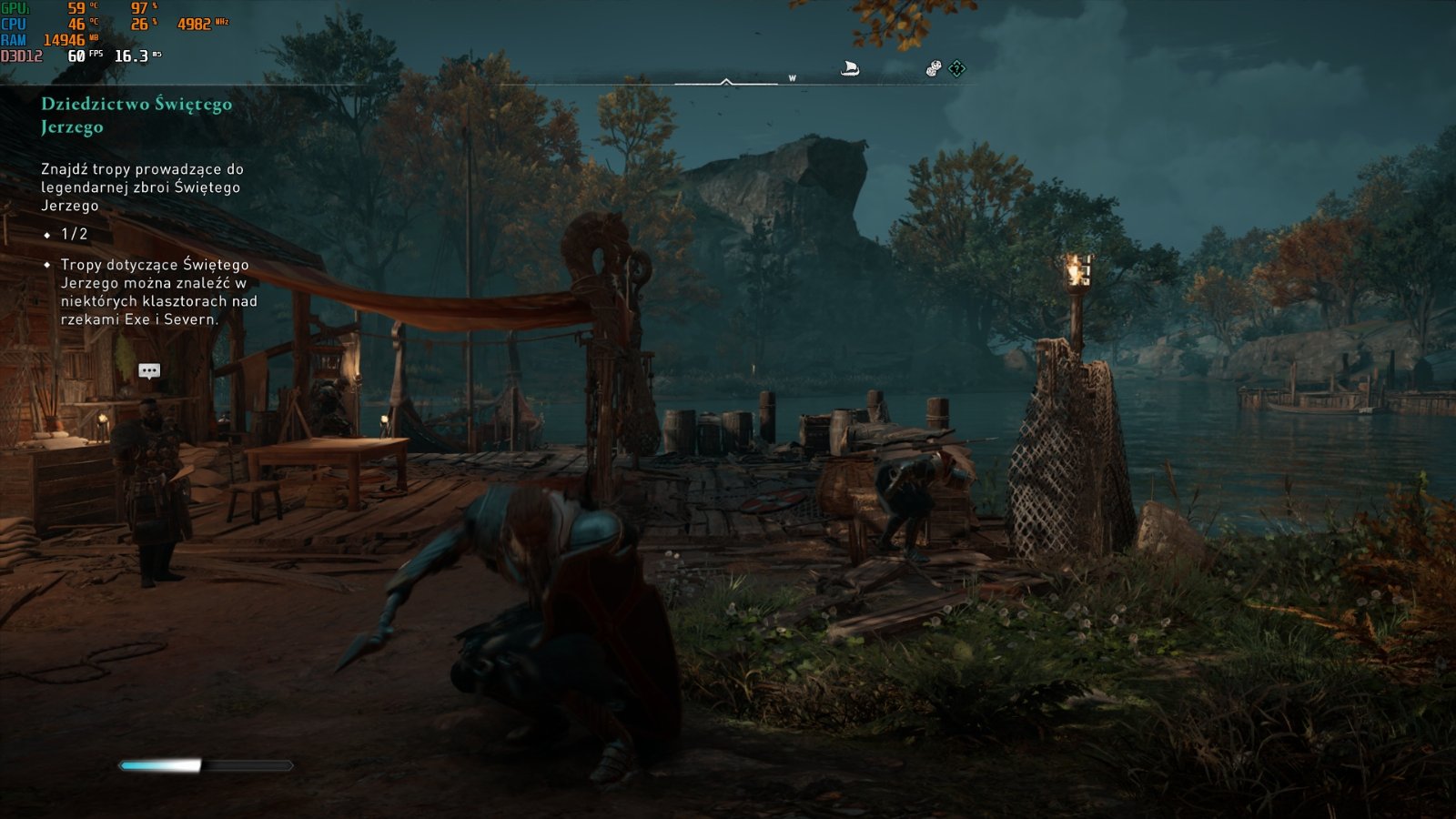Viewport: 1456px width, 819px height.
Task: Select the Exe and Severn monasteries clue objective
Action: click(x=158, y=291)
